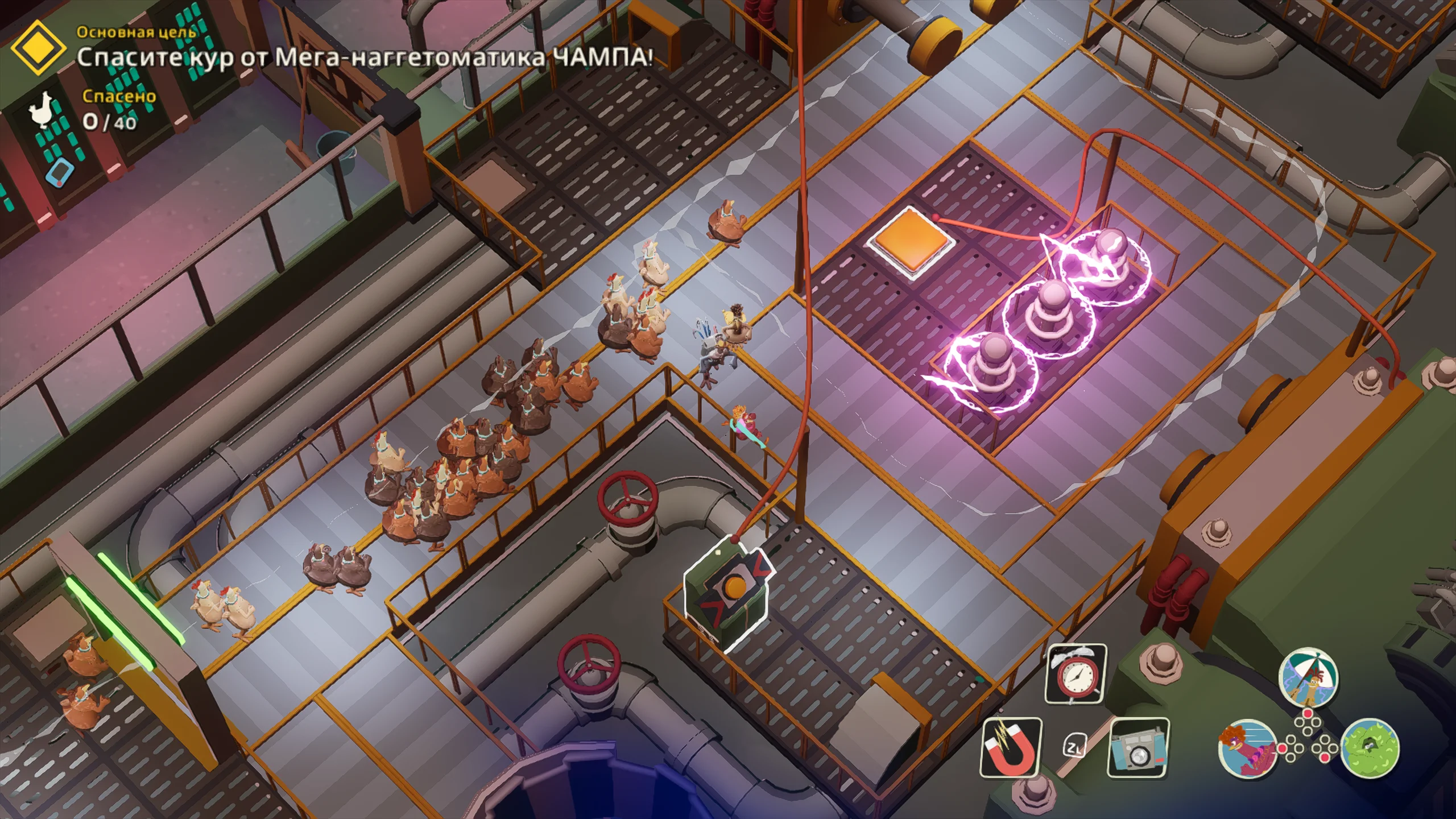Trigger the green bush hiding ability
The width and height of the screenshot is (1456, 819).
1370,748
